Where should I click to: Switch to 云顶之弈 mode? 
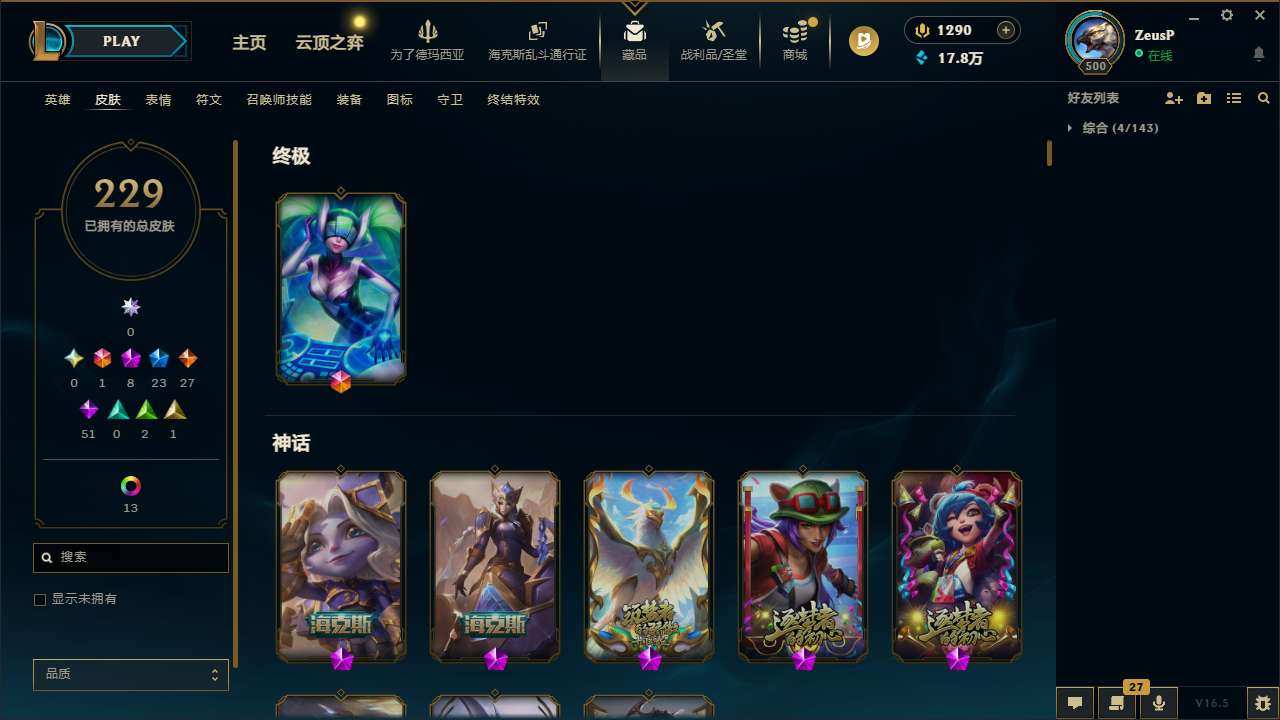click(328, 42)
